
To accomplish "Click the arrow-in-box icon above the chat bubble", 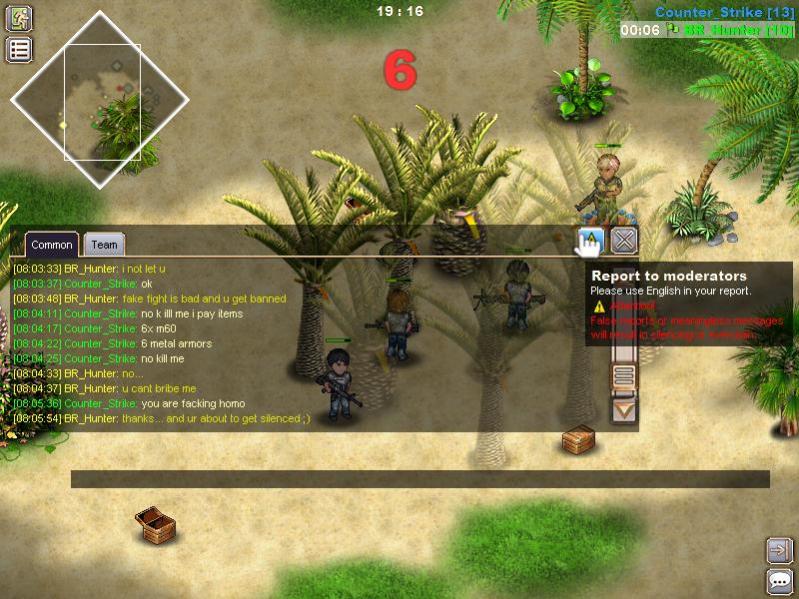I will tap(779, 550).
